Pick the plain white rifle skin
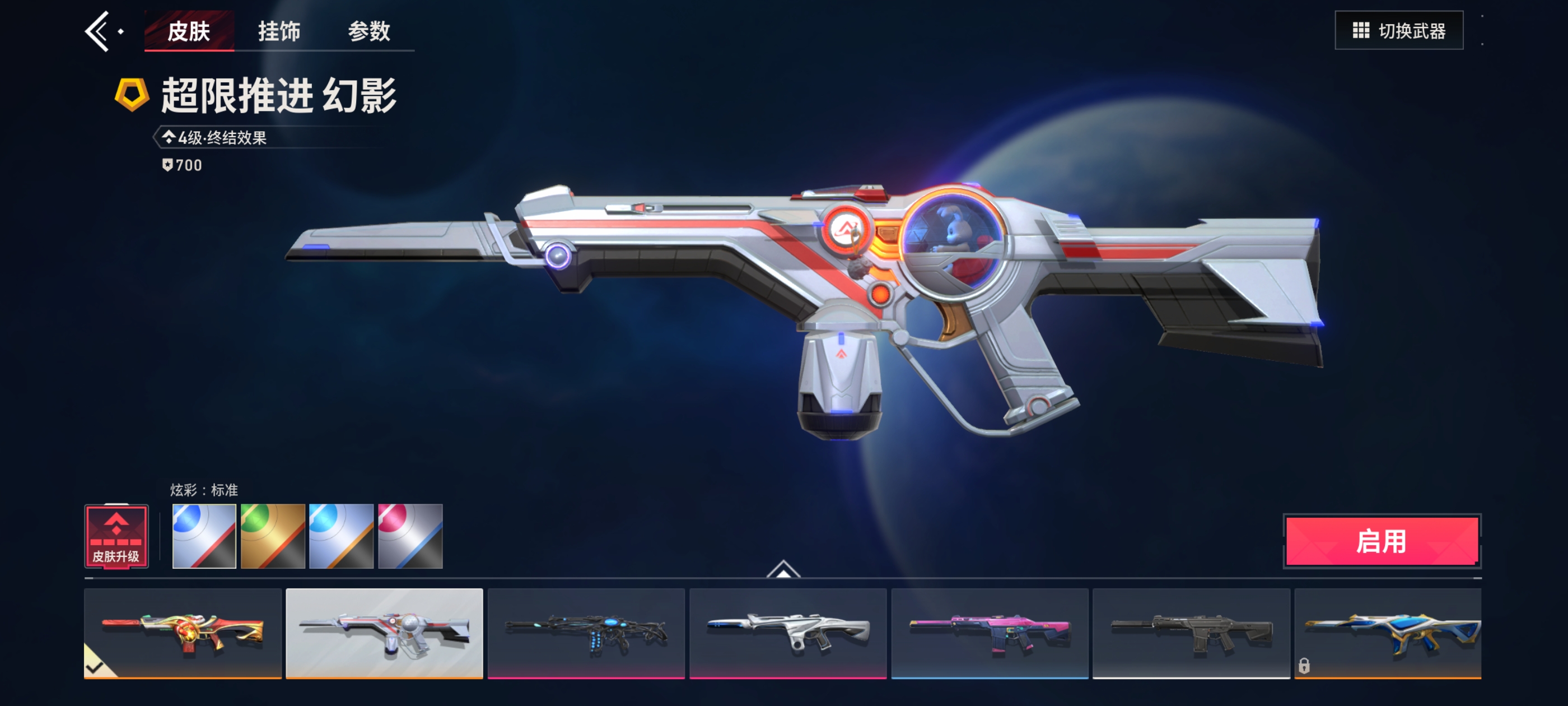Image resolution: width=1568 pixels, height=706 pixels. click(x=788, y=633)
